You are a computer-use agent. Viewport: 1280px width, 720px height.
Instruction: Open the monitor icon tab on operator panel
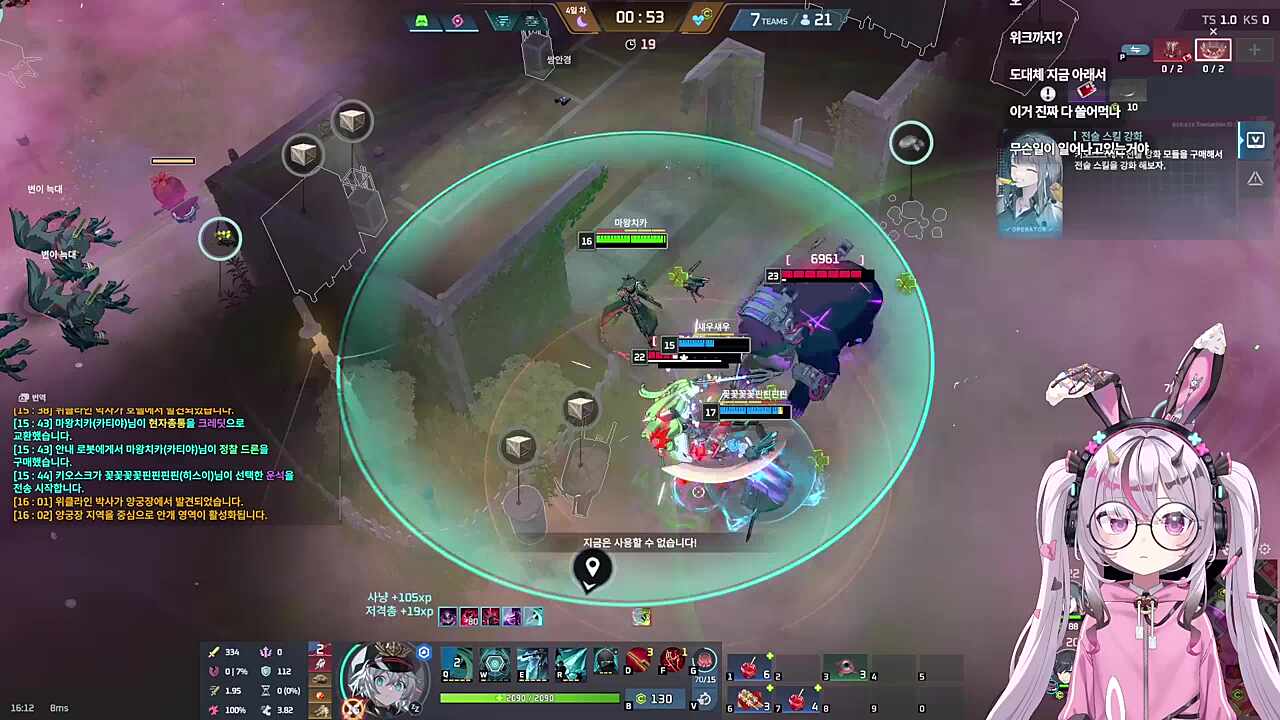point(1255,141)
